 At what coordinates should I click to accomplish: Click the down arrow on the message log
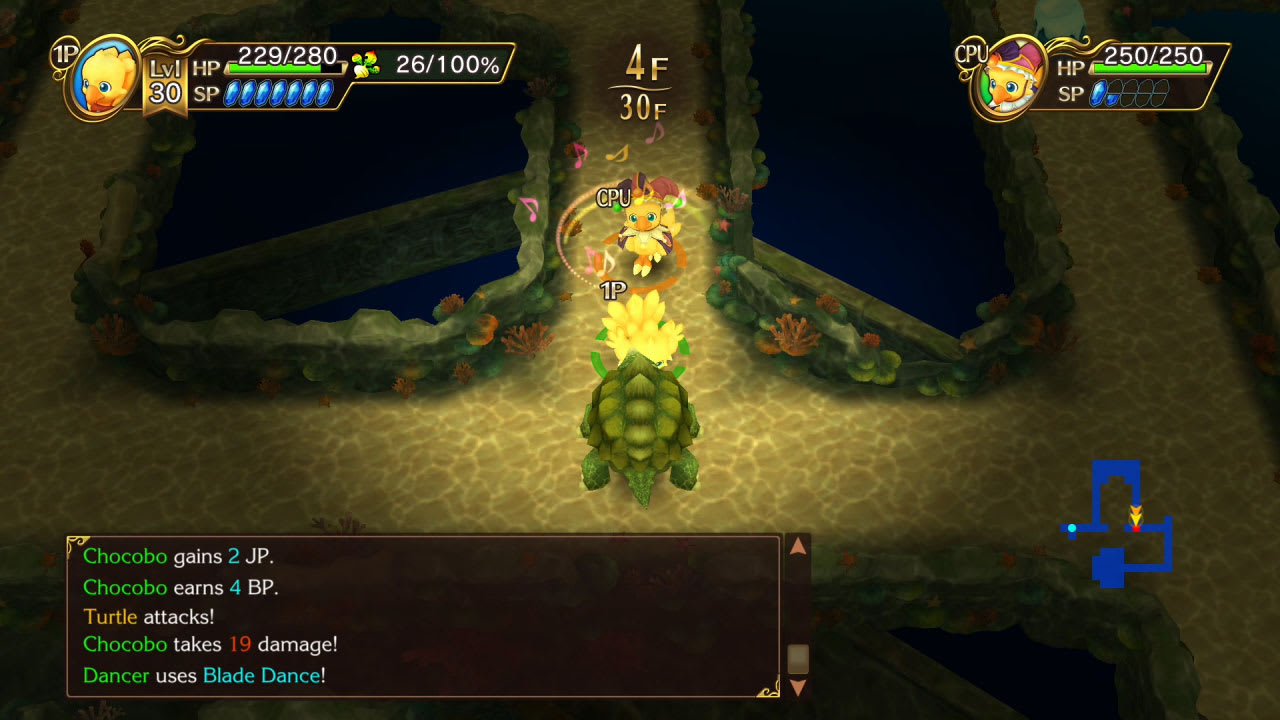tap(796, 688)
